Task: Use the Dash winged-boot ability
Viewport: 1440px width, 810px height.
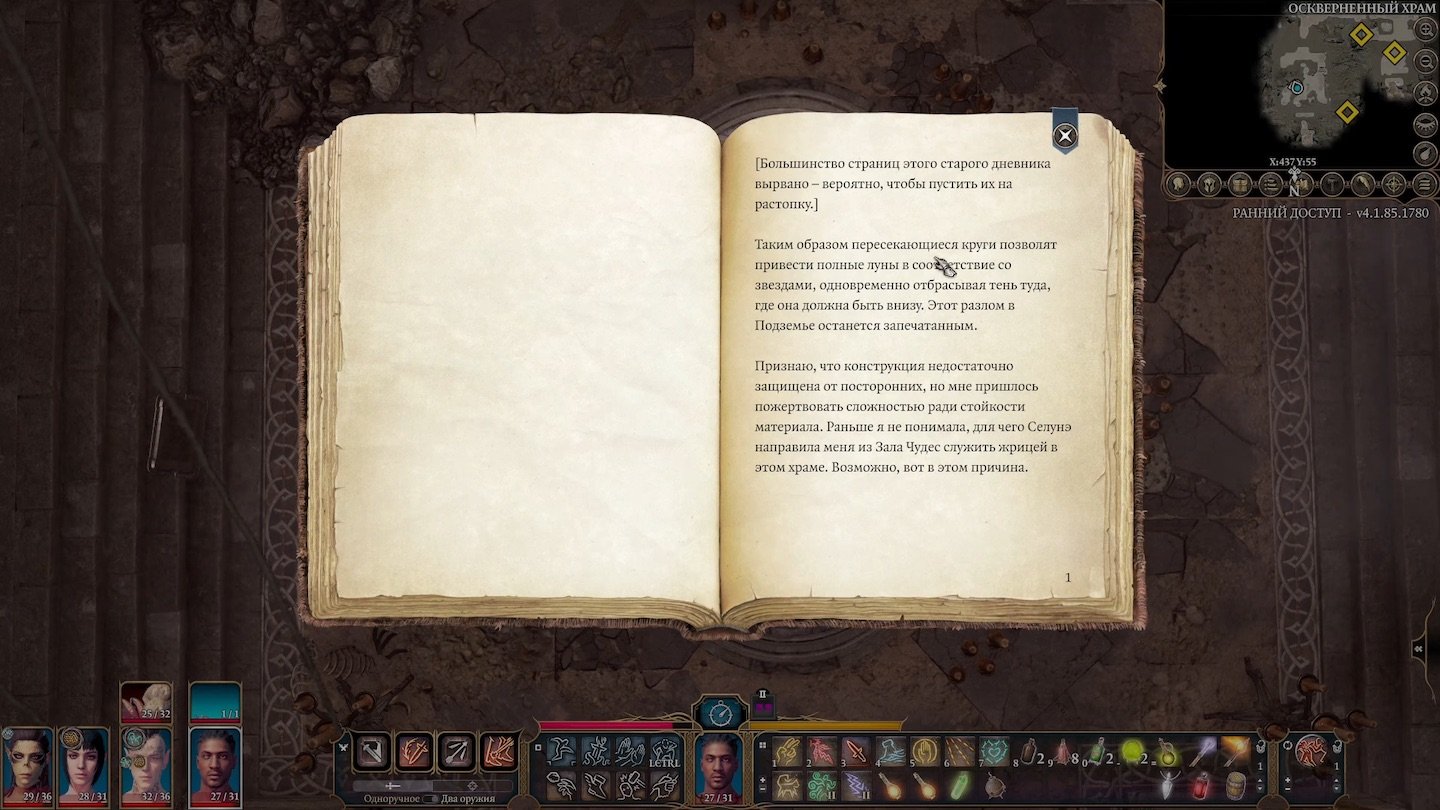Action: 597,784
